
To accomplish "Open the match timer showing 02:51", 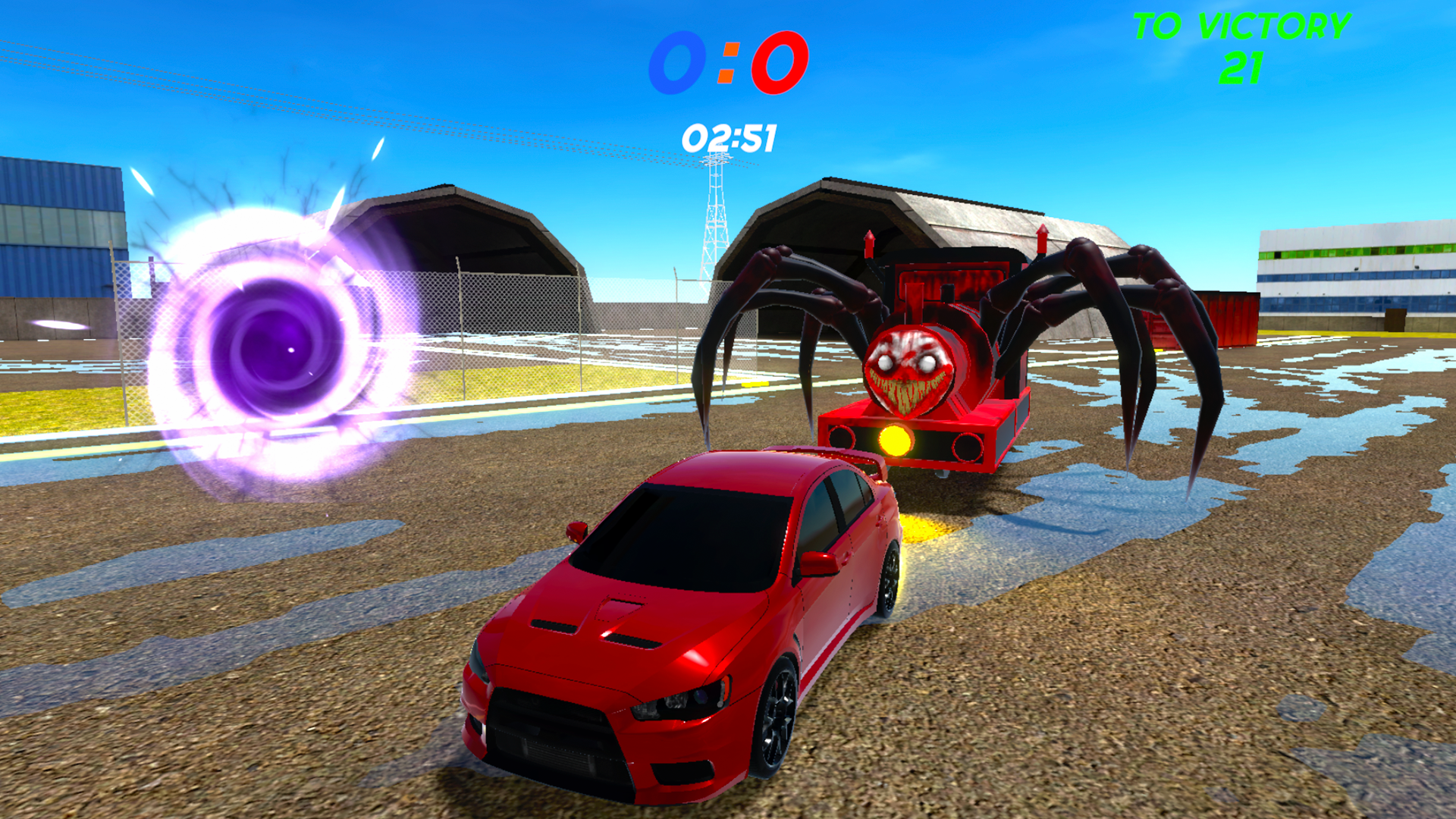I will [730, 136].
